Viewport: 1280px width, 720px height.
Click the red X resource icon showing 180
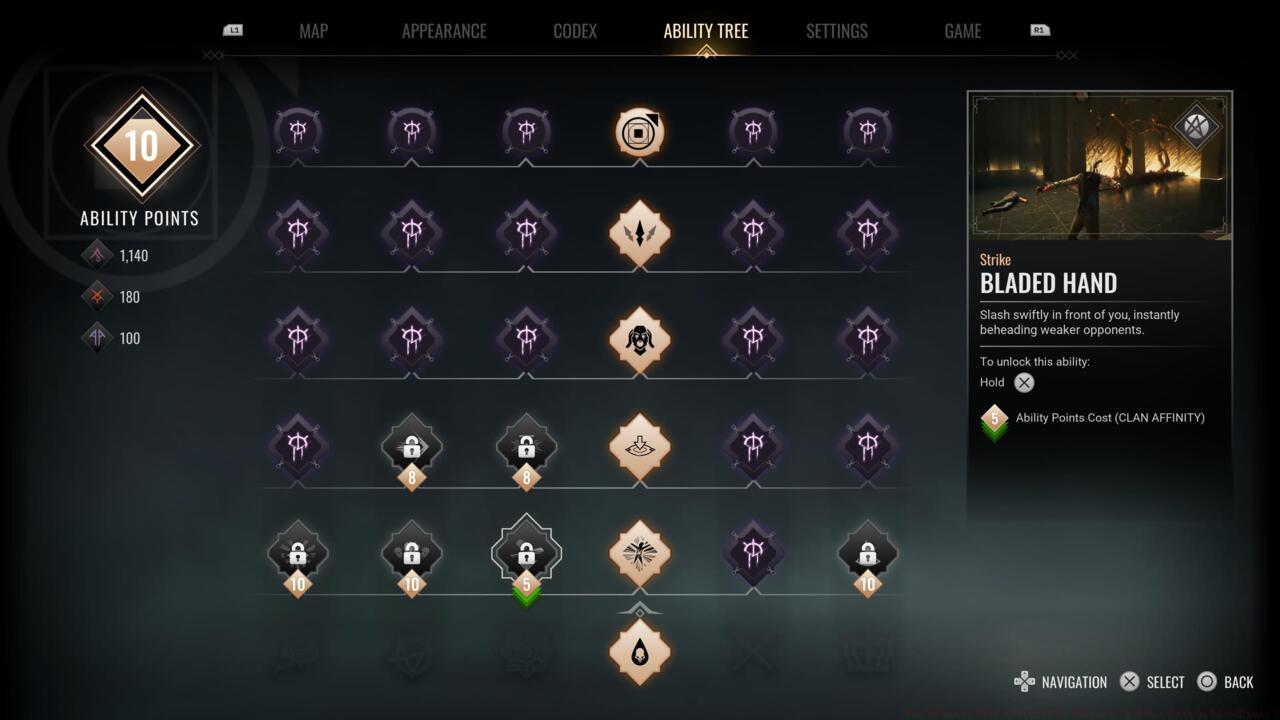click(x=97, y=297)
